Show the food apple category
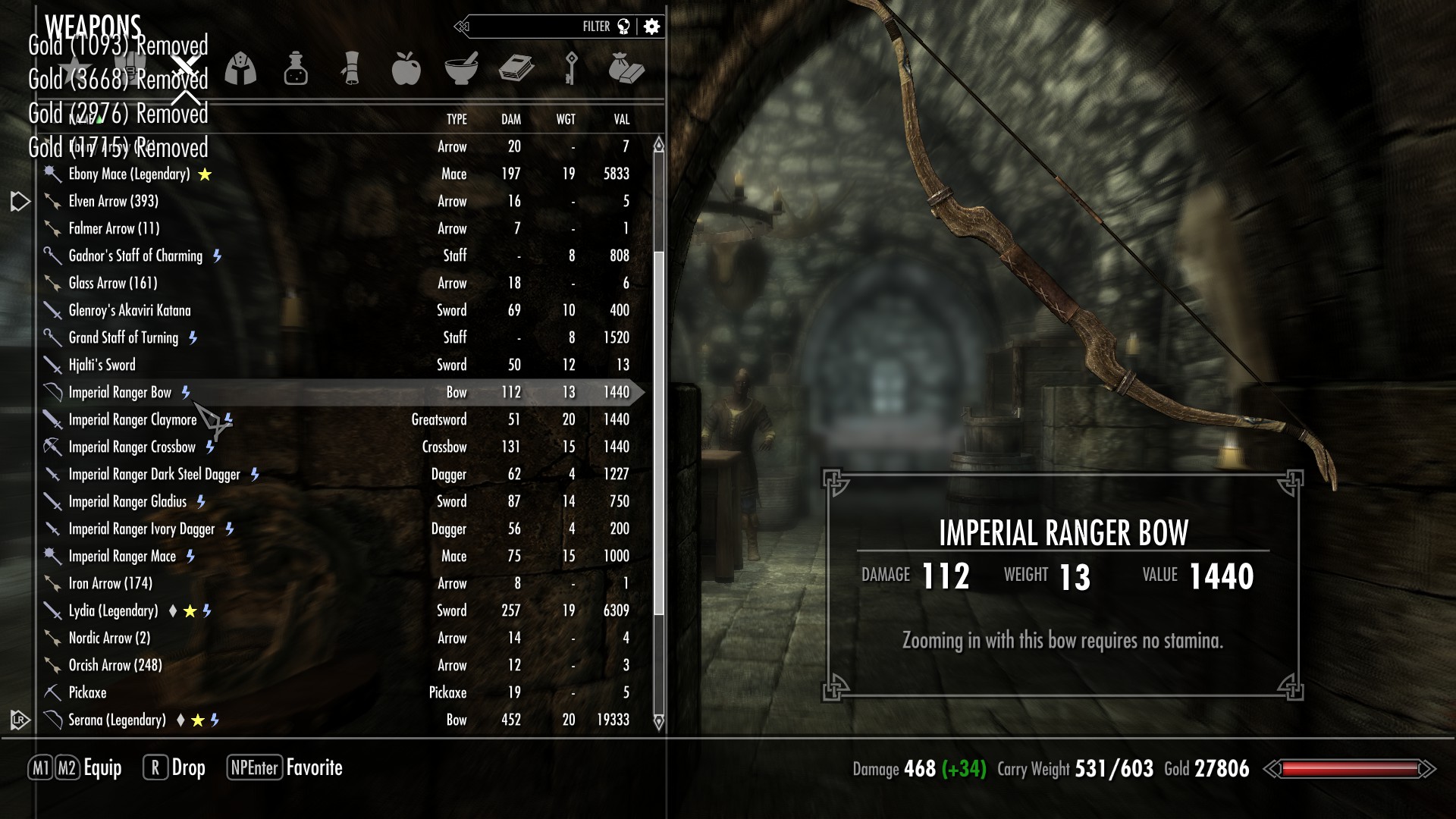1456x819 pixels. [x=406, y=69]
